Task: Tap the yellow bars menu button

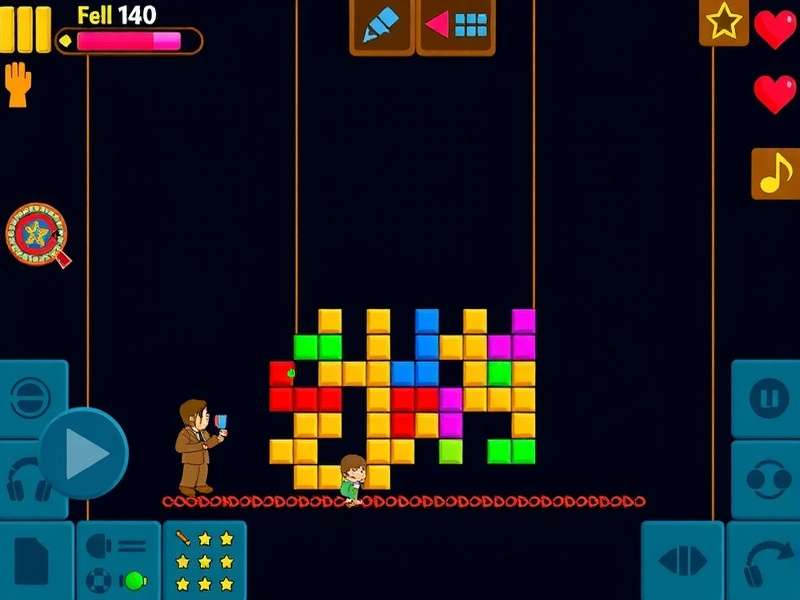Action: [x=25, y=29]
